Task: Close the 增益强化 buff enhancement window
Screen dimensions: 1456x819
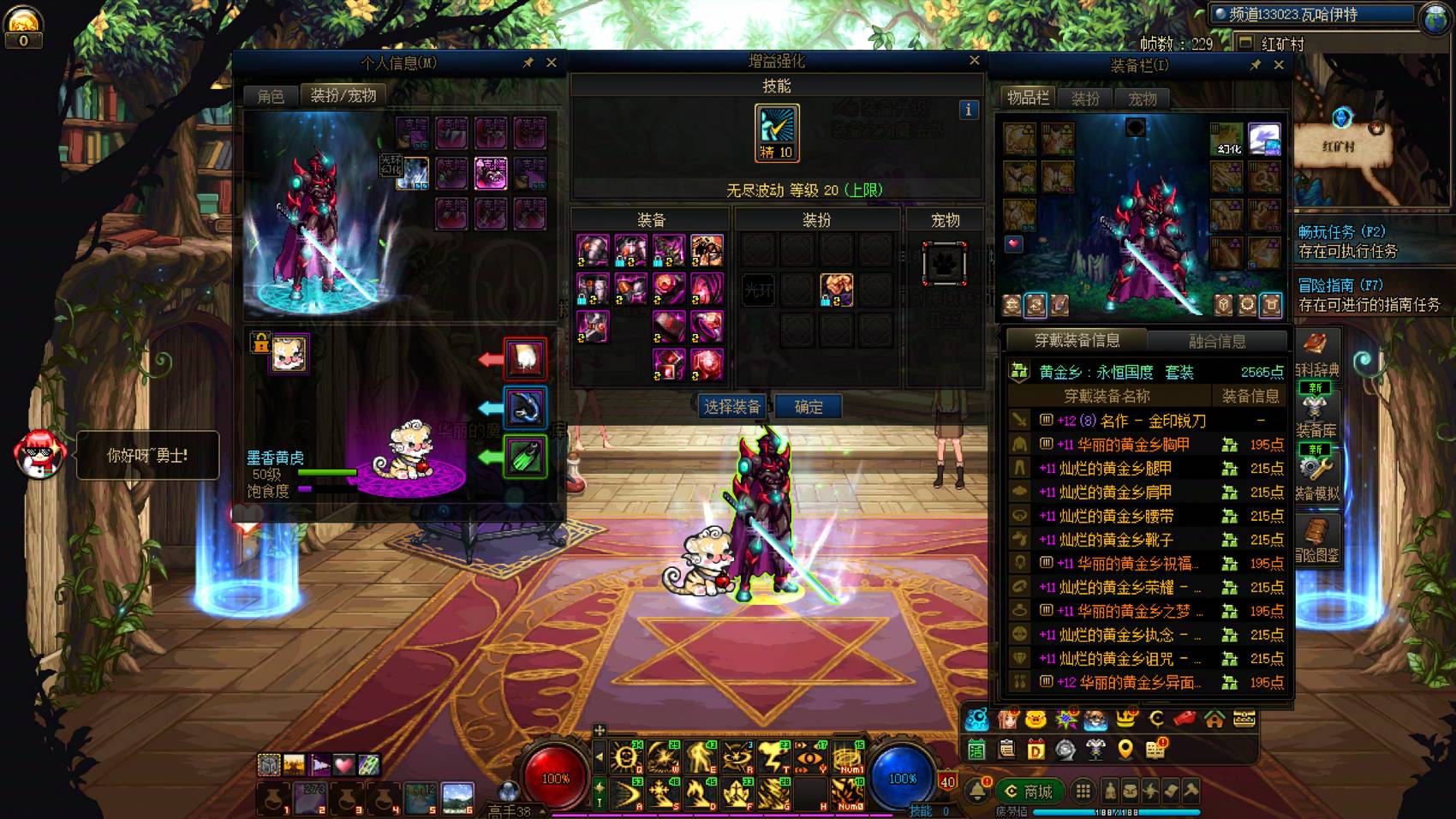Action: click(x=974, y=60)
